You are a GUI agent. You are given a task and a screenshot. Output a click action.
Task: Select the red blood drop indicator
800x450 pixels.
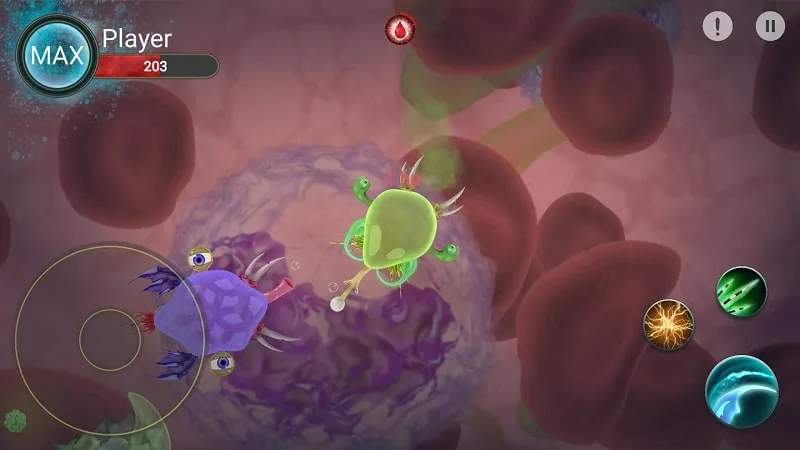click(x=401, y=30)
